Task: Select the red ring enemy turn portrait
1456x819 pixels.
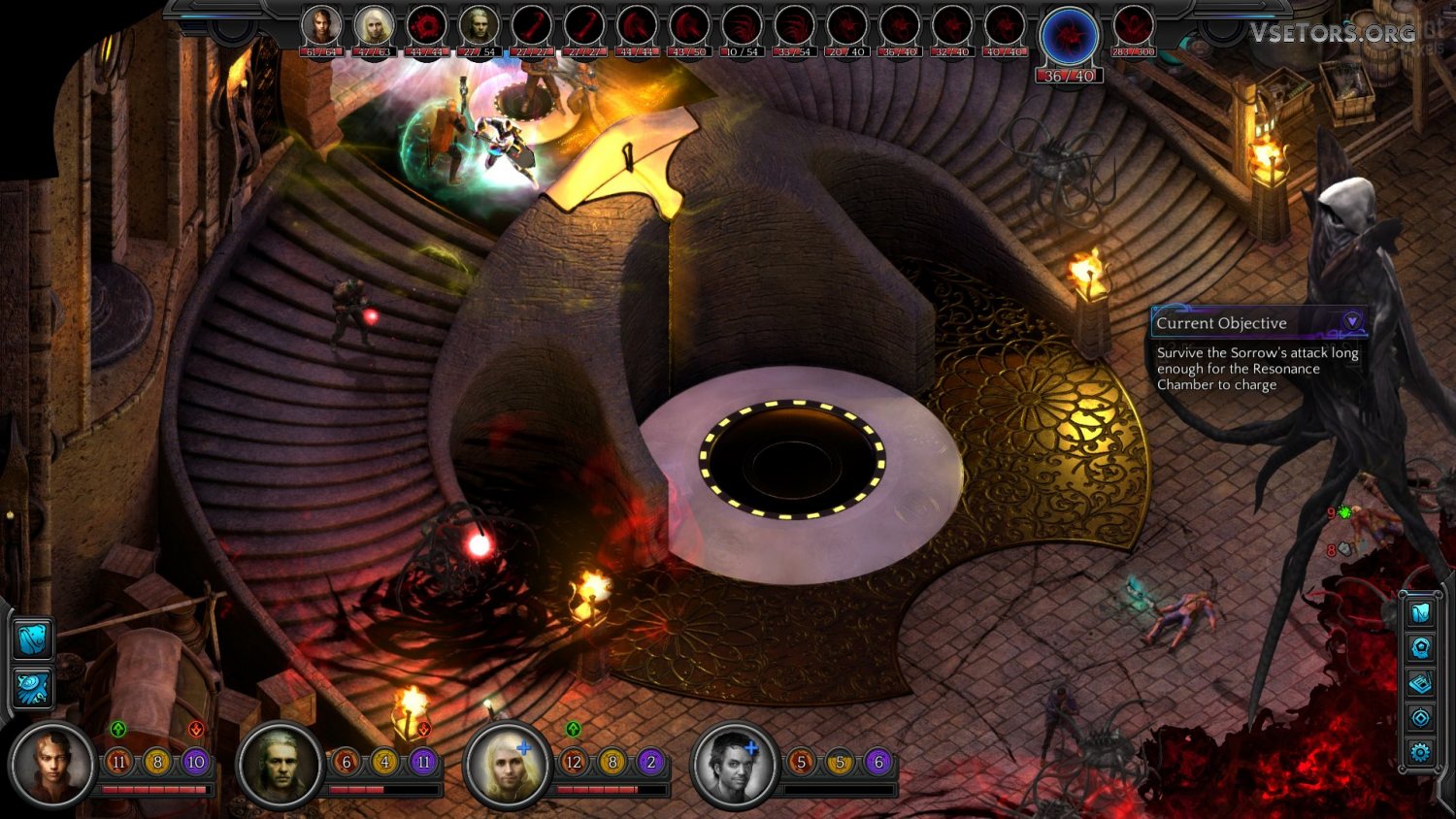Action: point(426,26)
